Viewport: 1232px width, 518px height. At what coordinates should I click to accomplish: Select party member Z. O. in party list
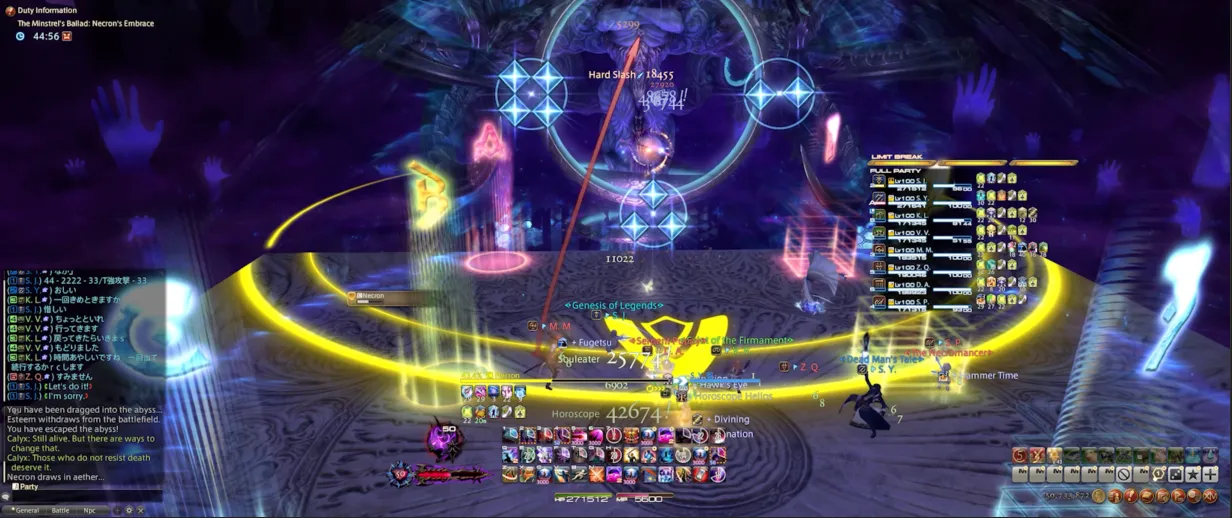pyautogui.click(x=915, y=268)
